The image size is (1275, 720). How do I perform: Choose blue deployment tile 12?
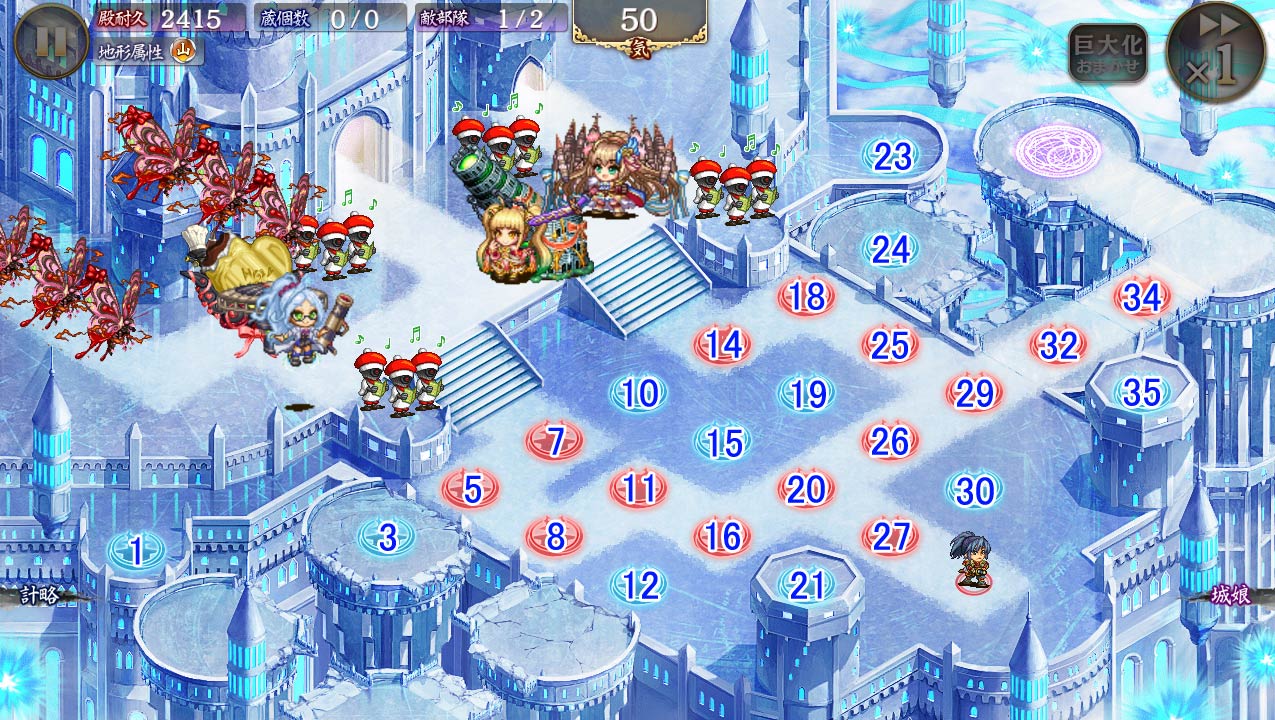(x=640, y=586)
